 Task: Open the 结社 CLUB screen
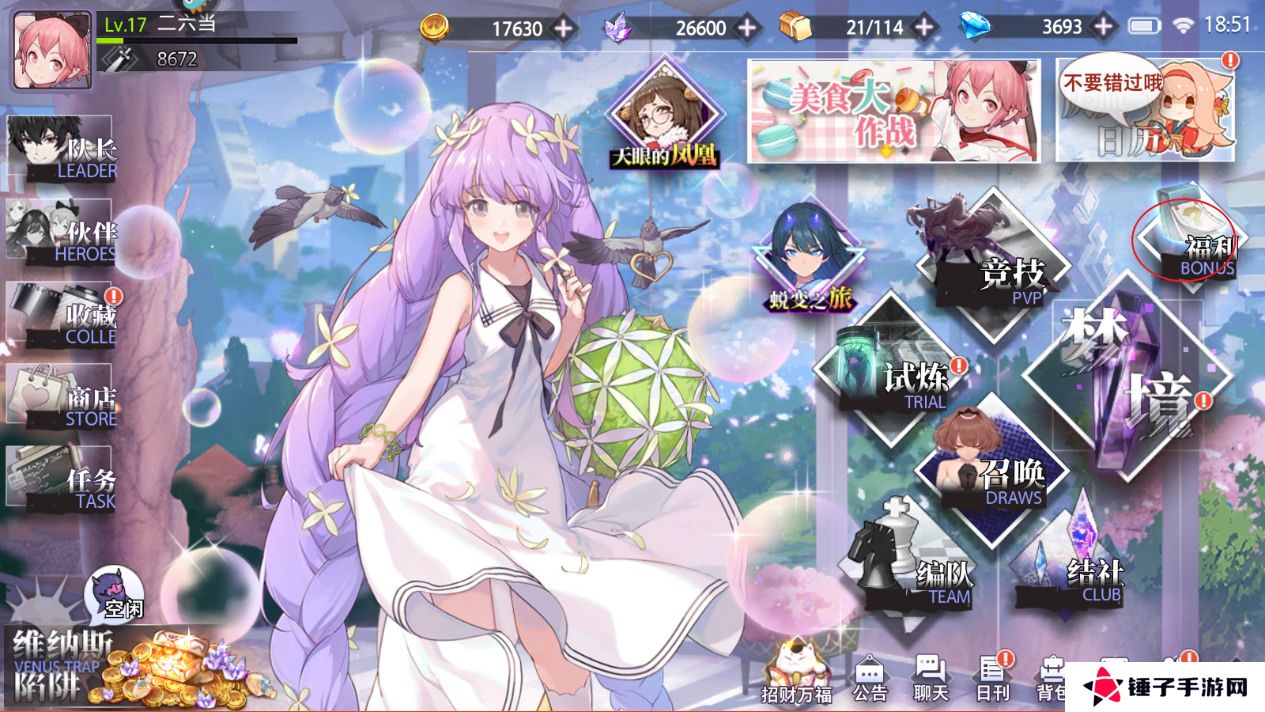[1070, 568]
